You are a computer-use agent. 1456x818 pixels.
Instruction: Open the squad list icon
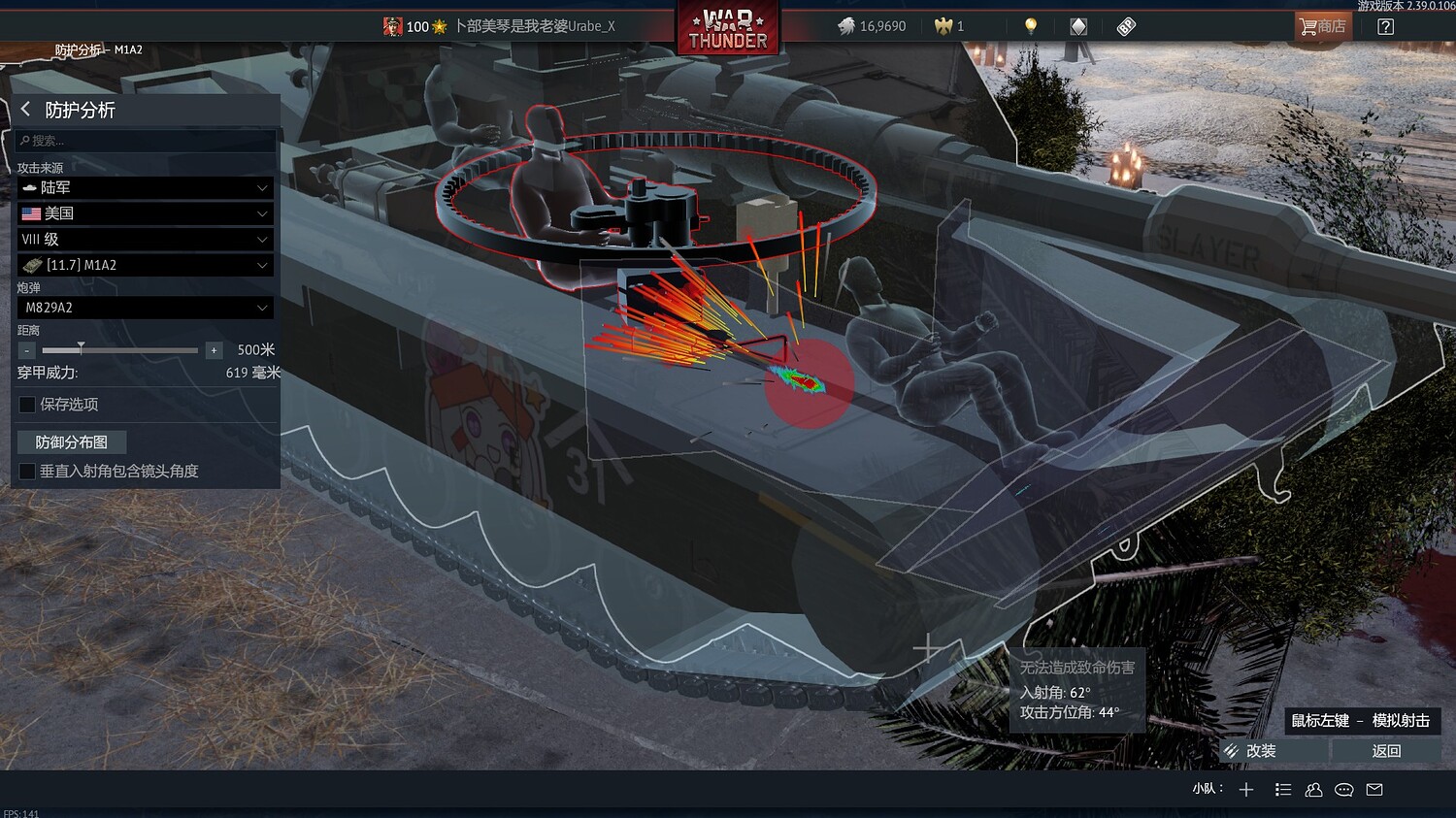tap(1283, 789)
